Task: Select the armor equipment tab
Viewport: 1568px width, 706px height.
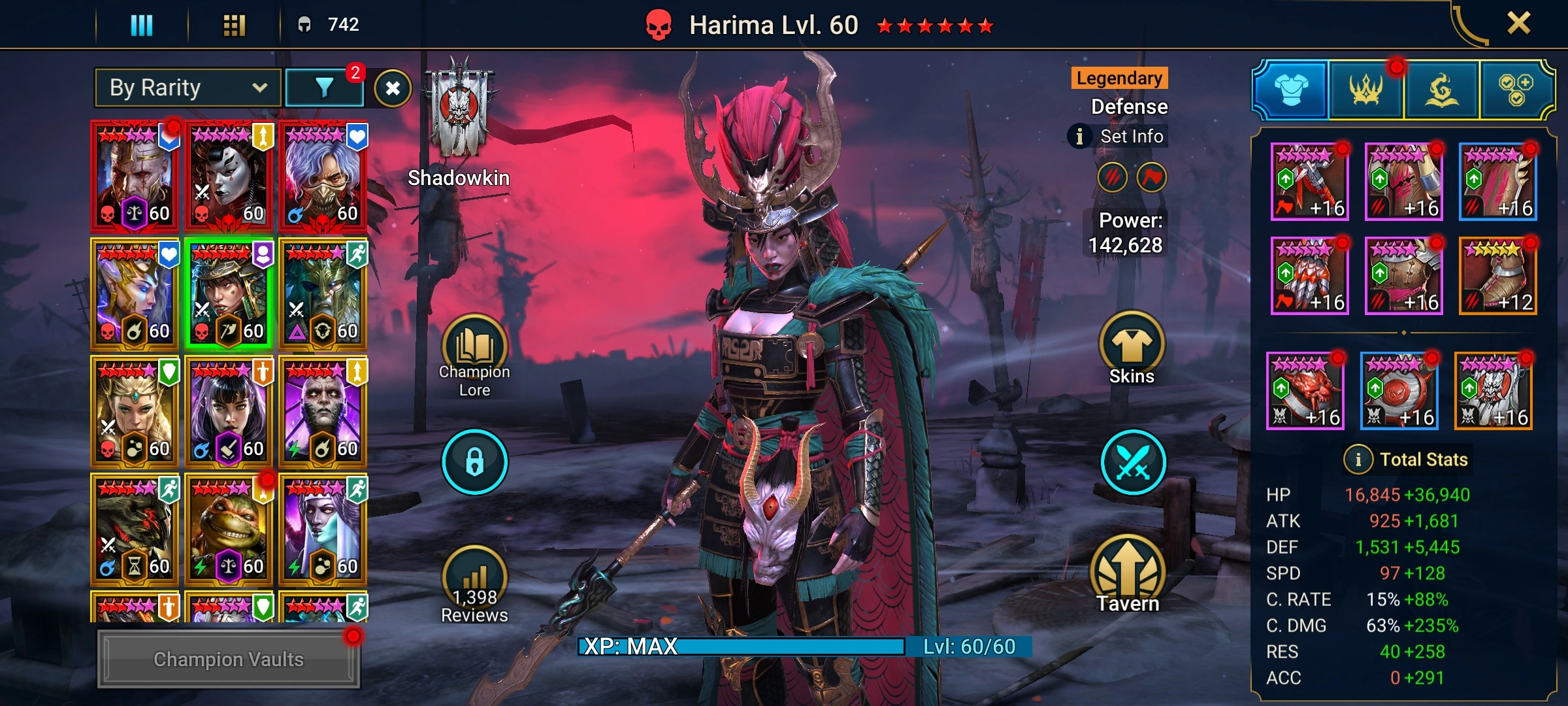Action: coord(1291,90)
